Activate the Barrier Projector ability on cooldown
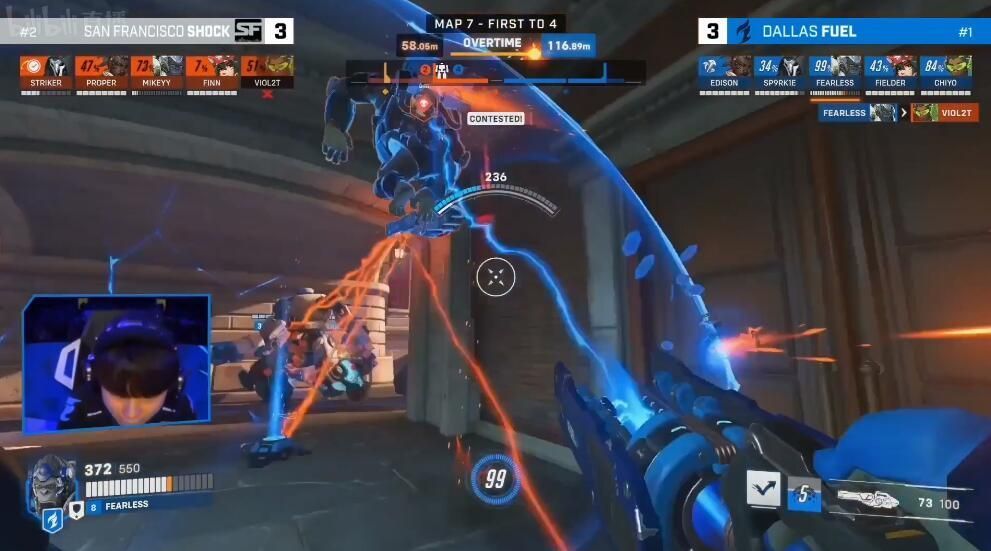This screenshot has width=991, height=551. click(x=803, y=493)
